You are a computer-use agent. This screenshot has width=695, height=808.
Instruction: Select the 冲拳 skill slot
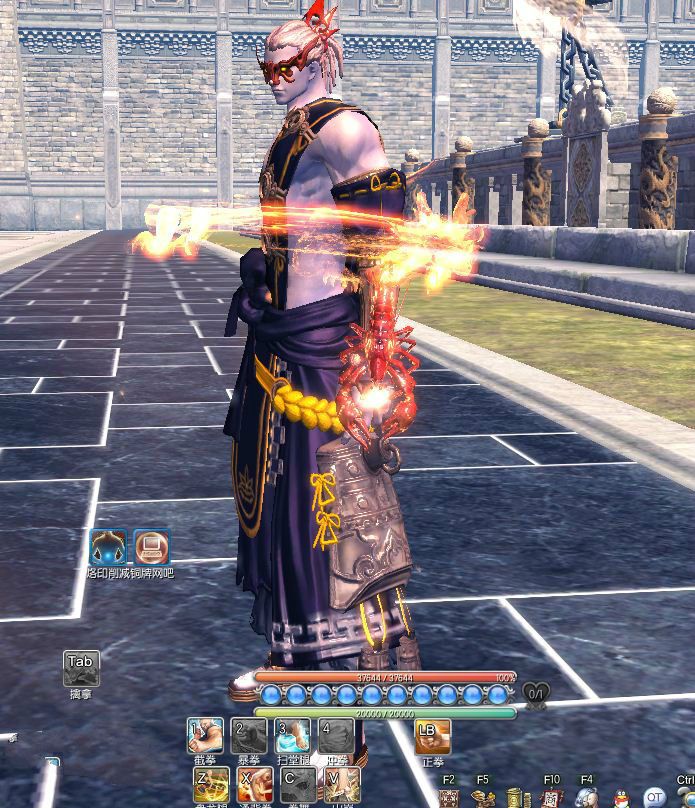pos(336,737)
